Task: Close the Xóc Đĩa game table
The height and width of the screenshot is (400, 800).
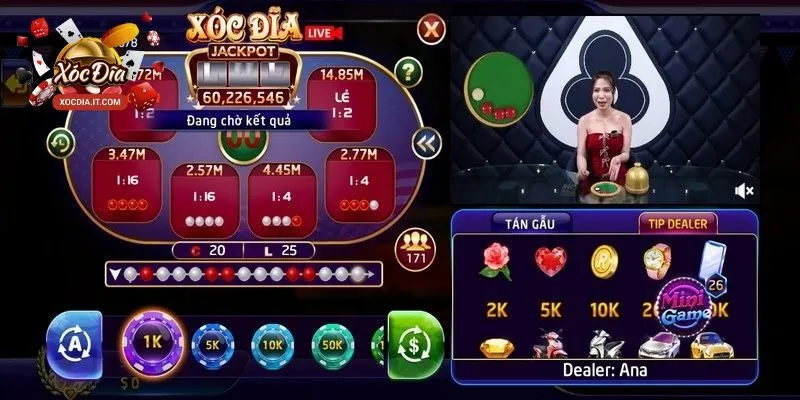Action: [430, 29]
